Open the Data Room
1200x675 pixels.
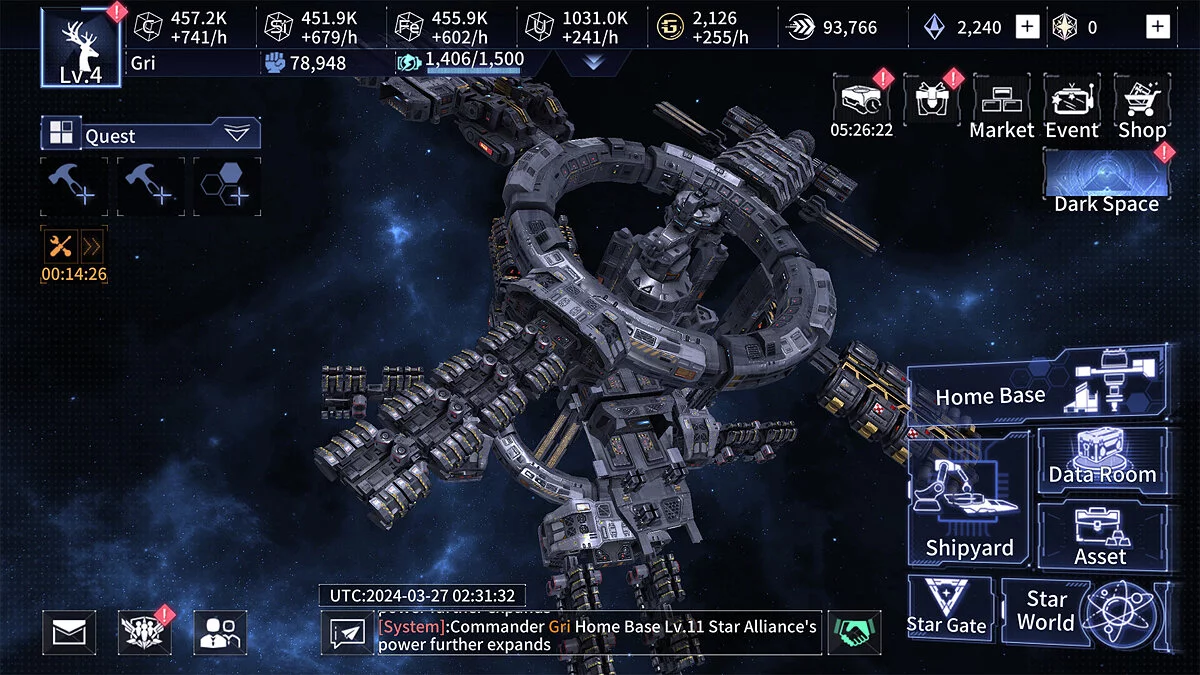(1102, 460)
